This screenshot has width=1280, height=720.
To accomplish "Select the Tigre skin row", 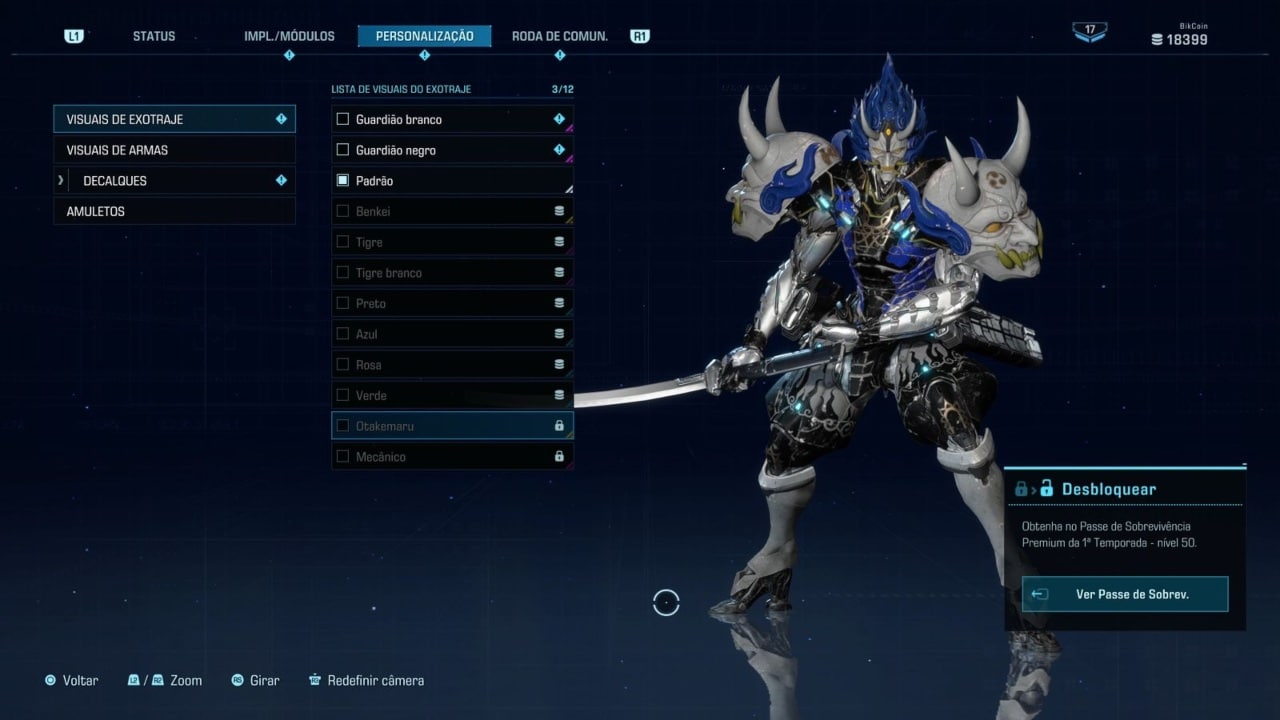I will pyautogui.click(x=452, y=242).
